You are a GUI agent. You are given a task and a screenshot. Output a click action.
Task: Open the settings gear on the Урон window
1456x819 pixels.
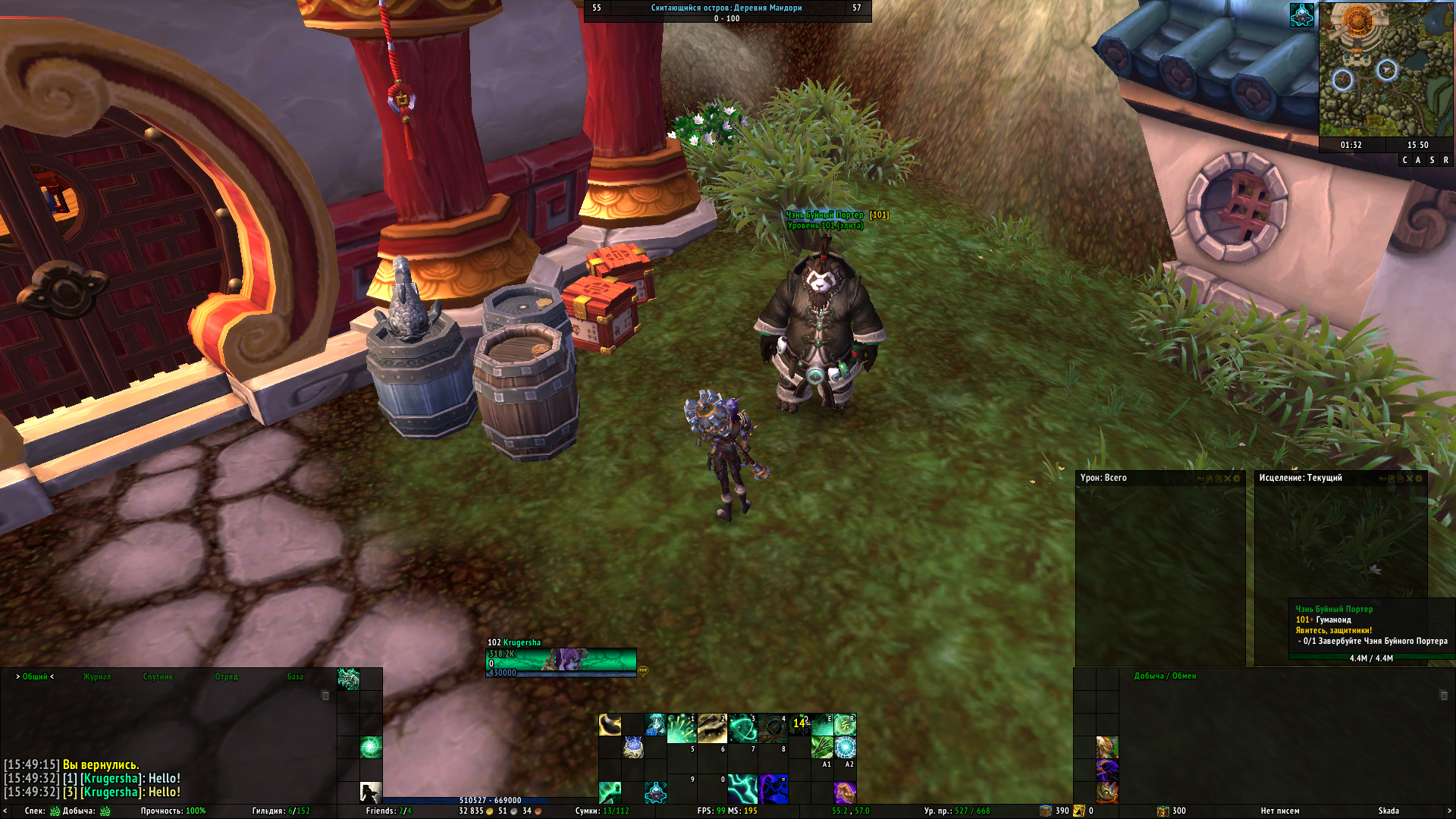tap(1237, 479)
